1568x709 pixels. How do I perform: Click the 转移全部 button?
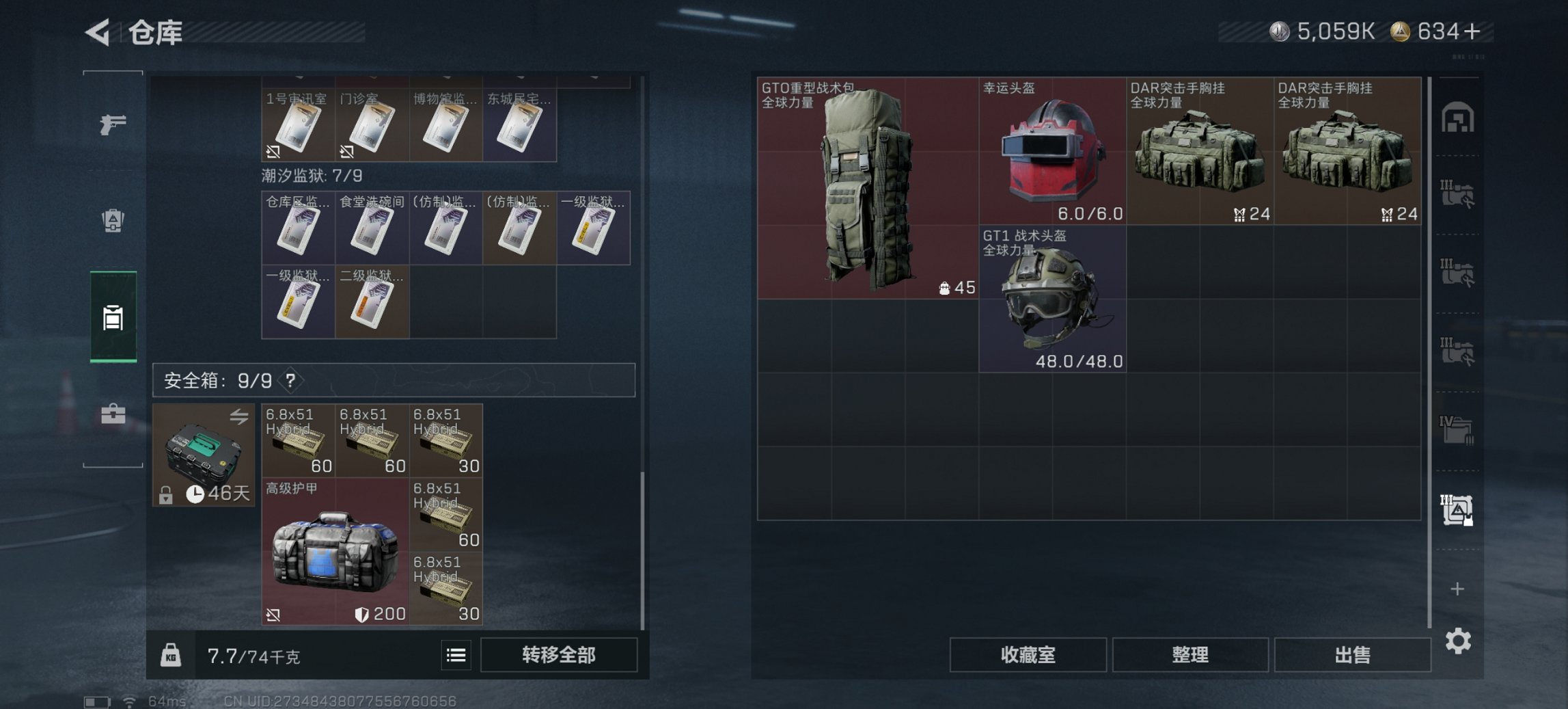coord(558,655)
